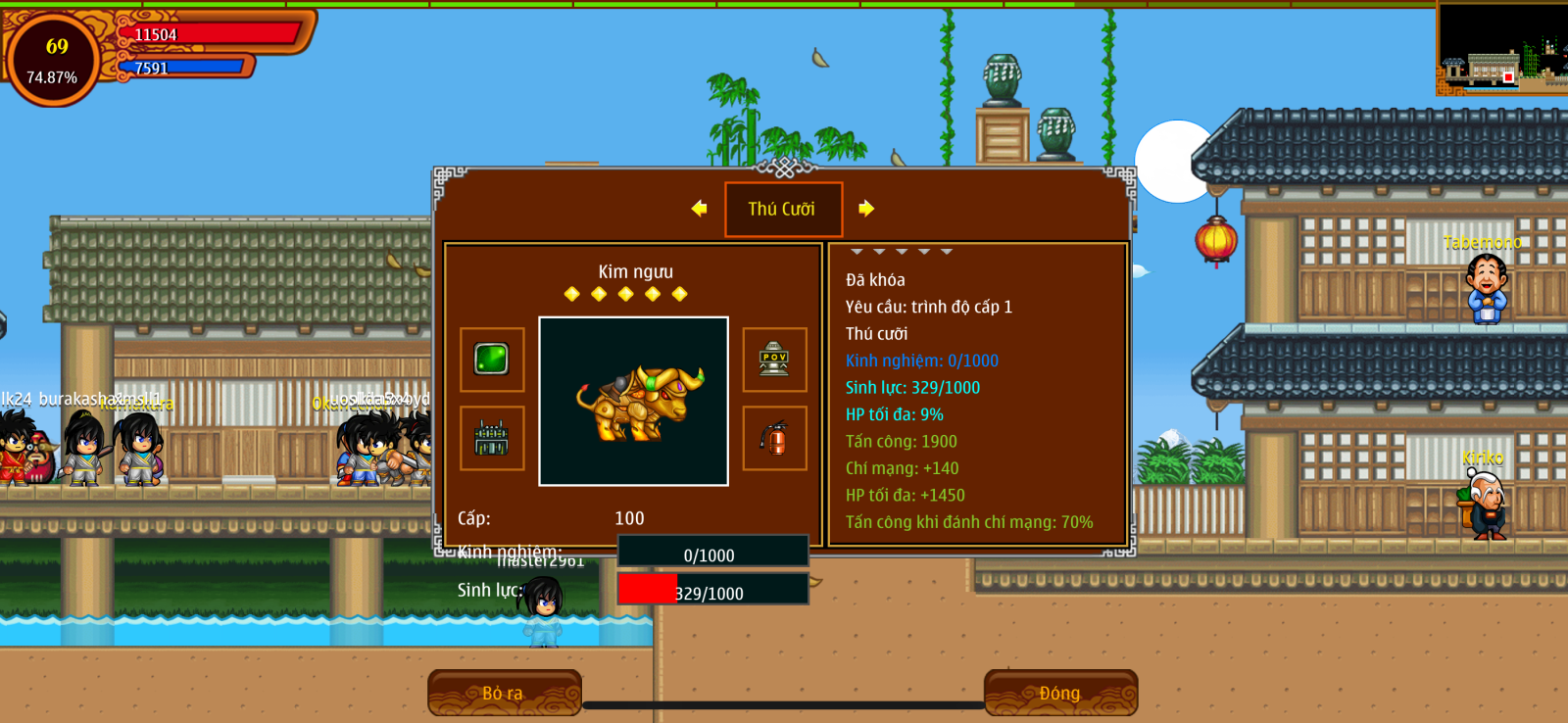Select the Thú Cưỡi tab
The image size is (1568, 723).
point(783,209)
